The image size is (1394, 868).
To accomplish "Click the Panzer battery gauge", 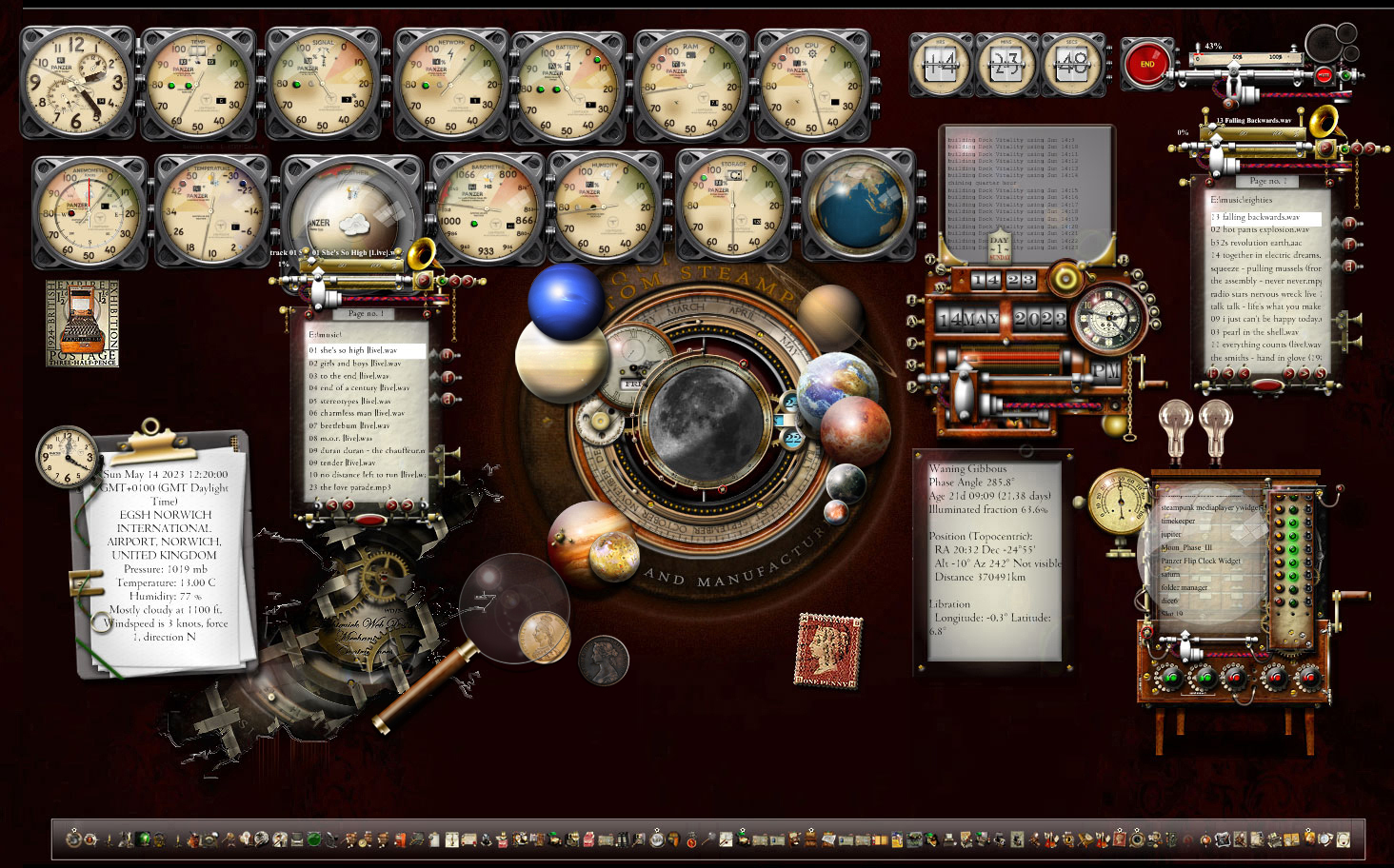I will [568, 88].
